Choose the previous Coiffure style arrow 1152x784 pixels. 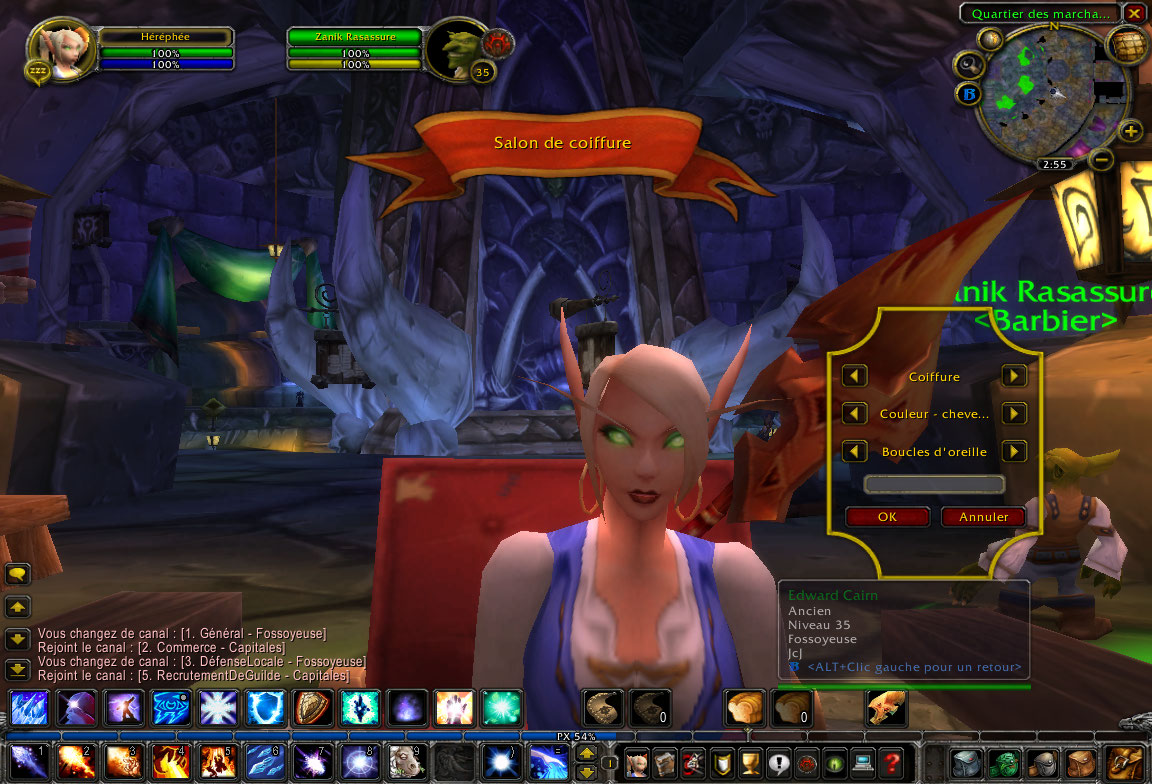pos(854,376)
